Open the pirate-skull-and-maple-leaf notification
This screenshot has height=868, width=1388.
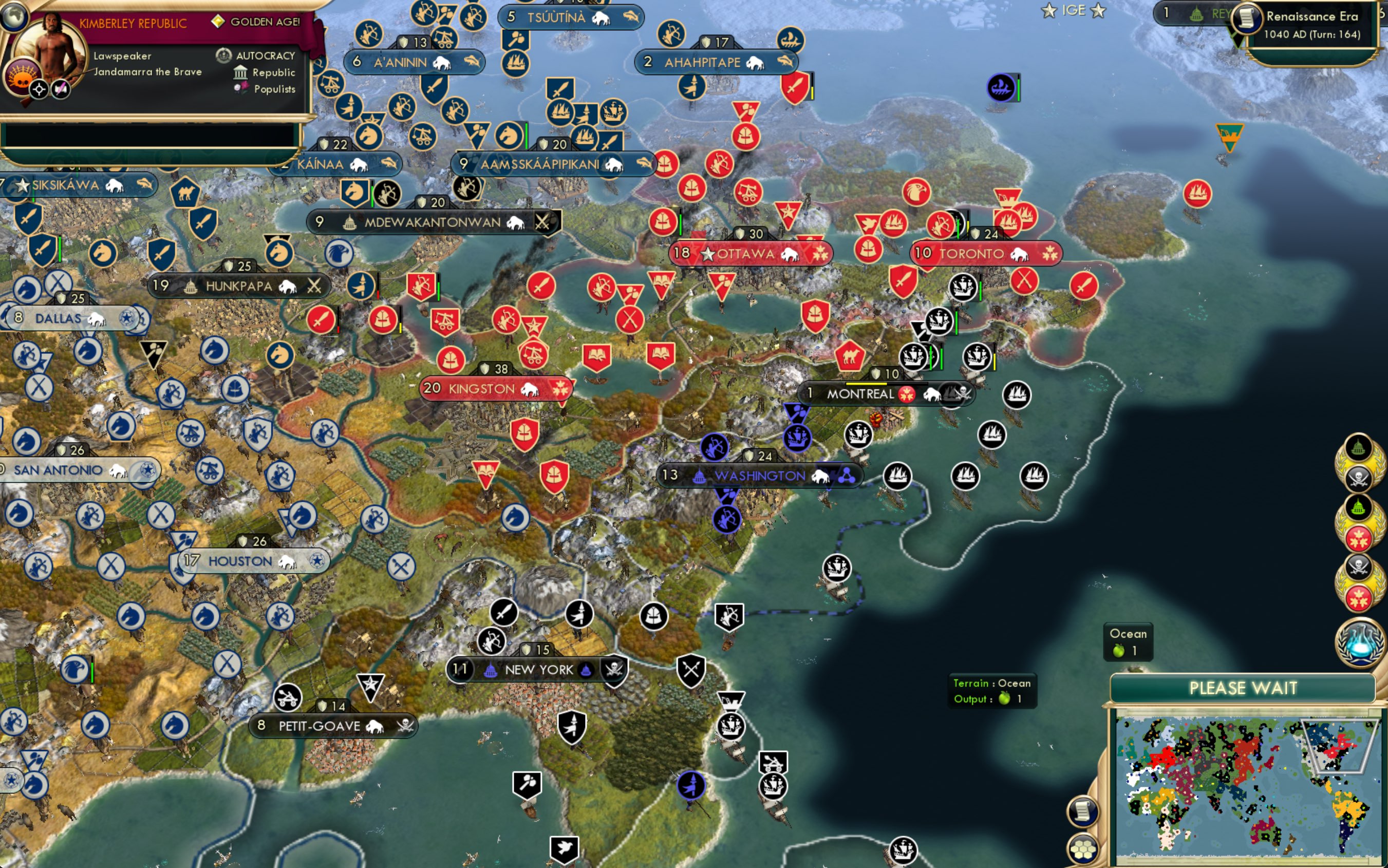coord(1358,582)
